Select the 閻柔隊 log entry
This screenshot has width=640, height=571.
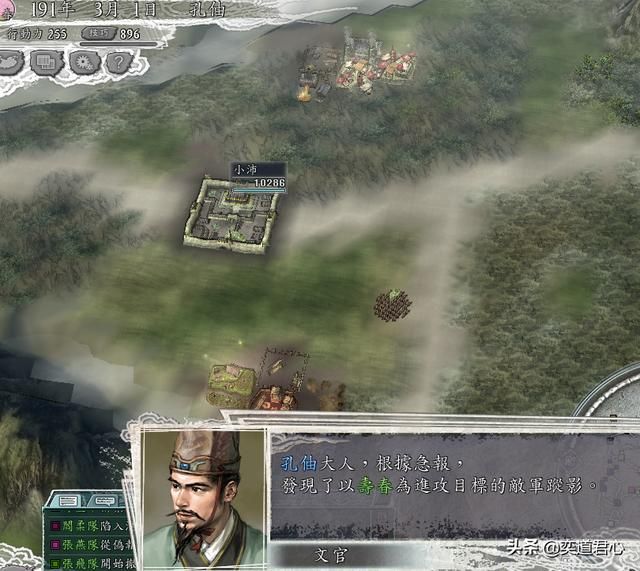89,524
